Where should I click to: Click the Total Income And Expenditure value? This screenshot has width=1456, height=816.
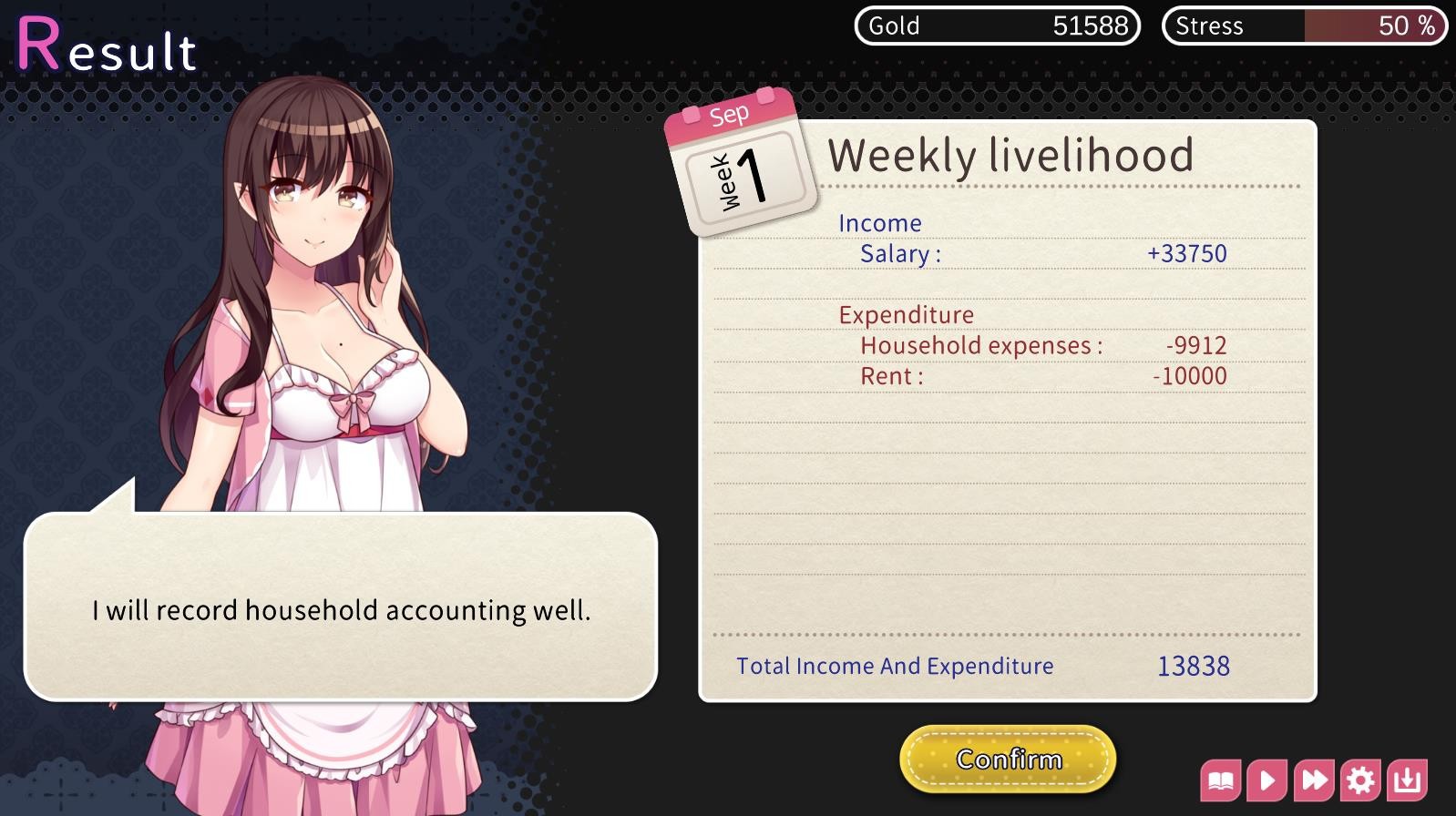pyautogui.click(x=1195, y=666)
